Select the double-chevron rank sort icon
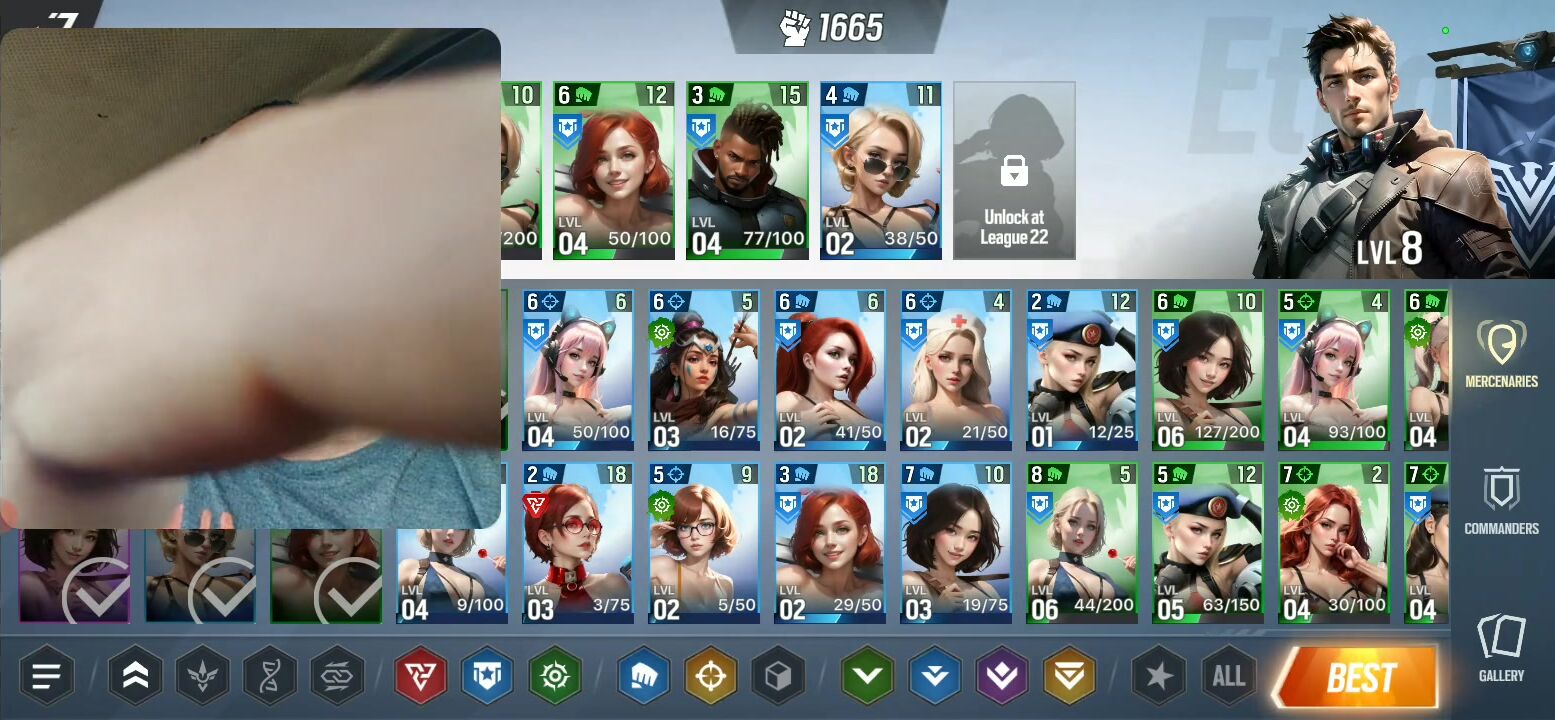Screen dimensions: 1555x720 [135, 677]
